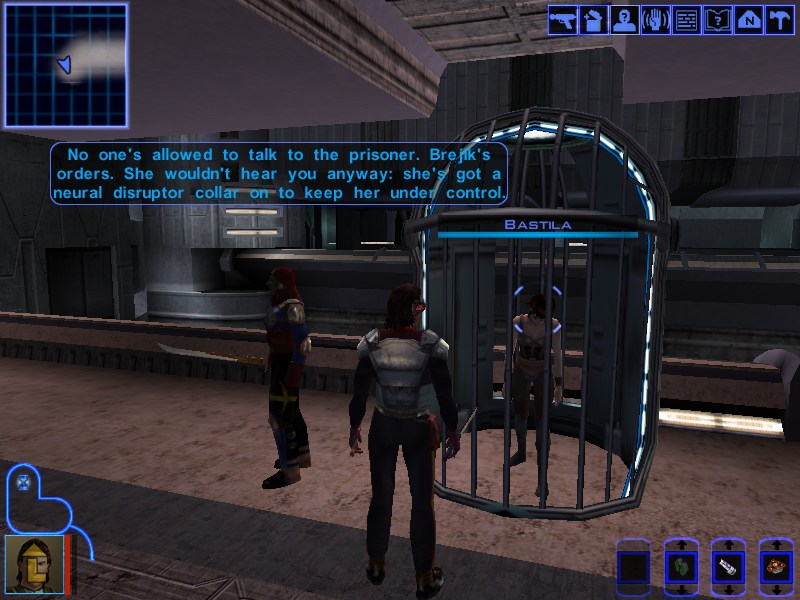Click the hourglass pause indicator icon
The height and width of the screenshot is (600, 800).
[x=24, y=481]
